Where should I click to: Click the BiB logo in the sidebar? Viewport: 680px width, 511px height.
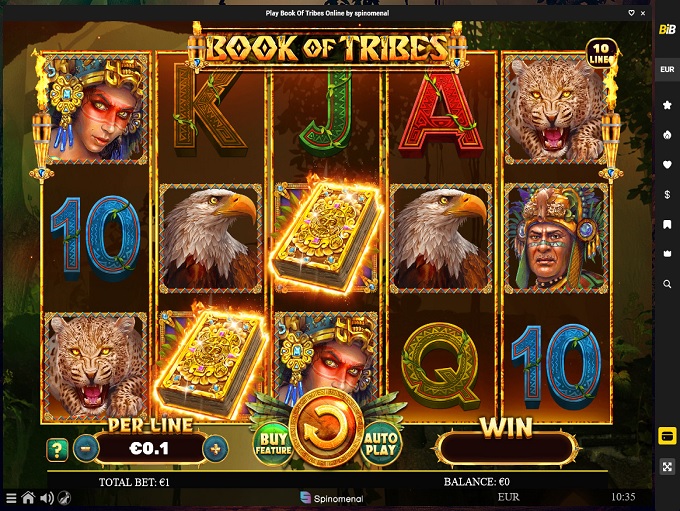click(667, 29)
